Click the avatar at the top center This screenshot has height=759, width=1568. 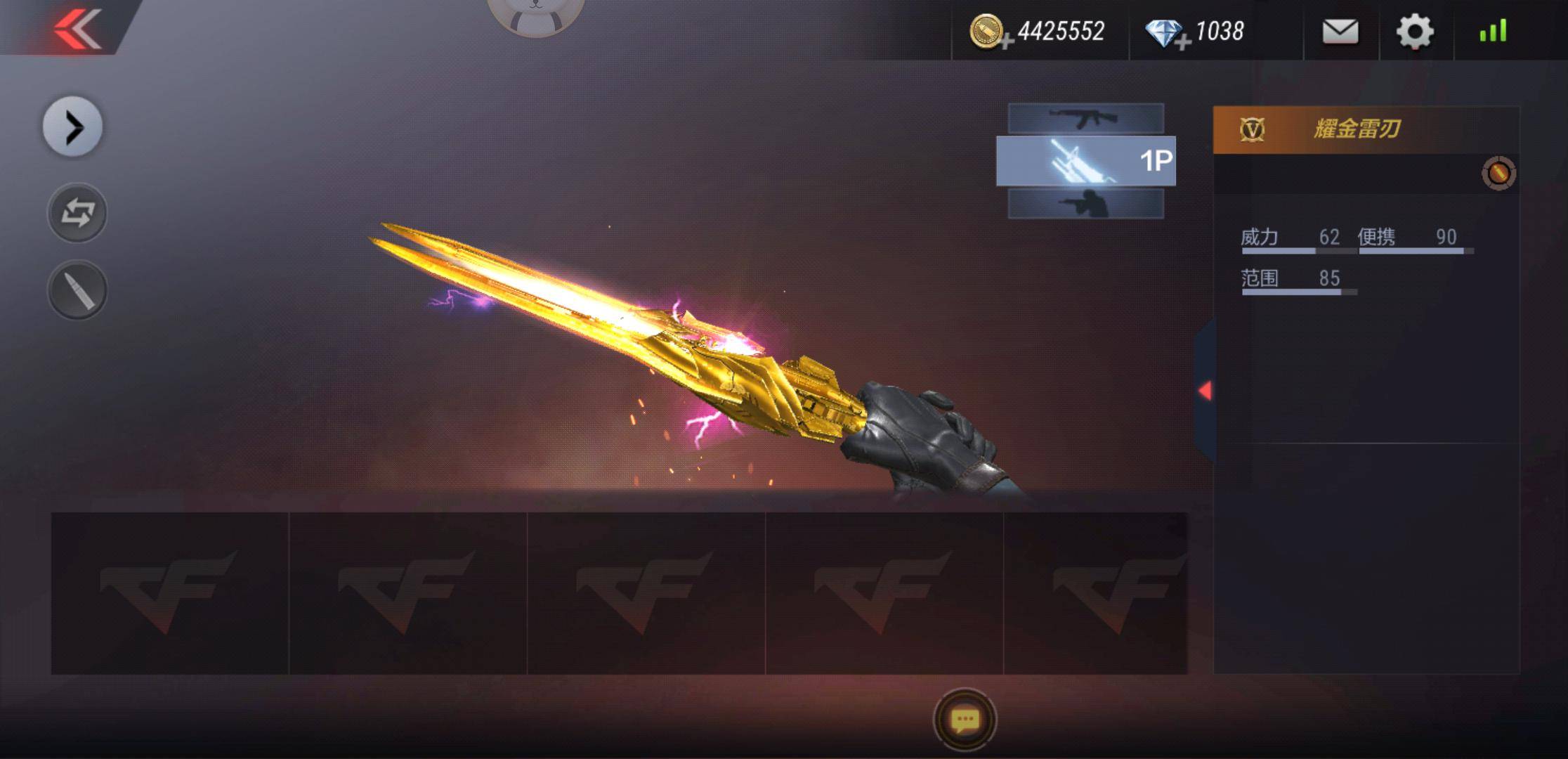pos(535,14)
